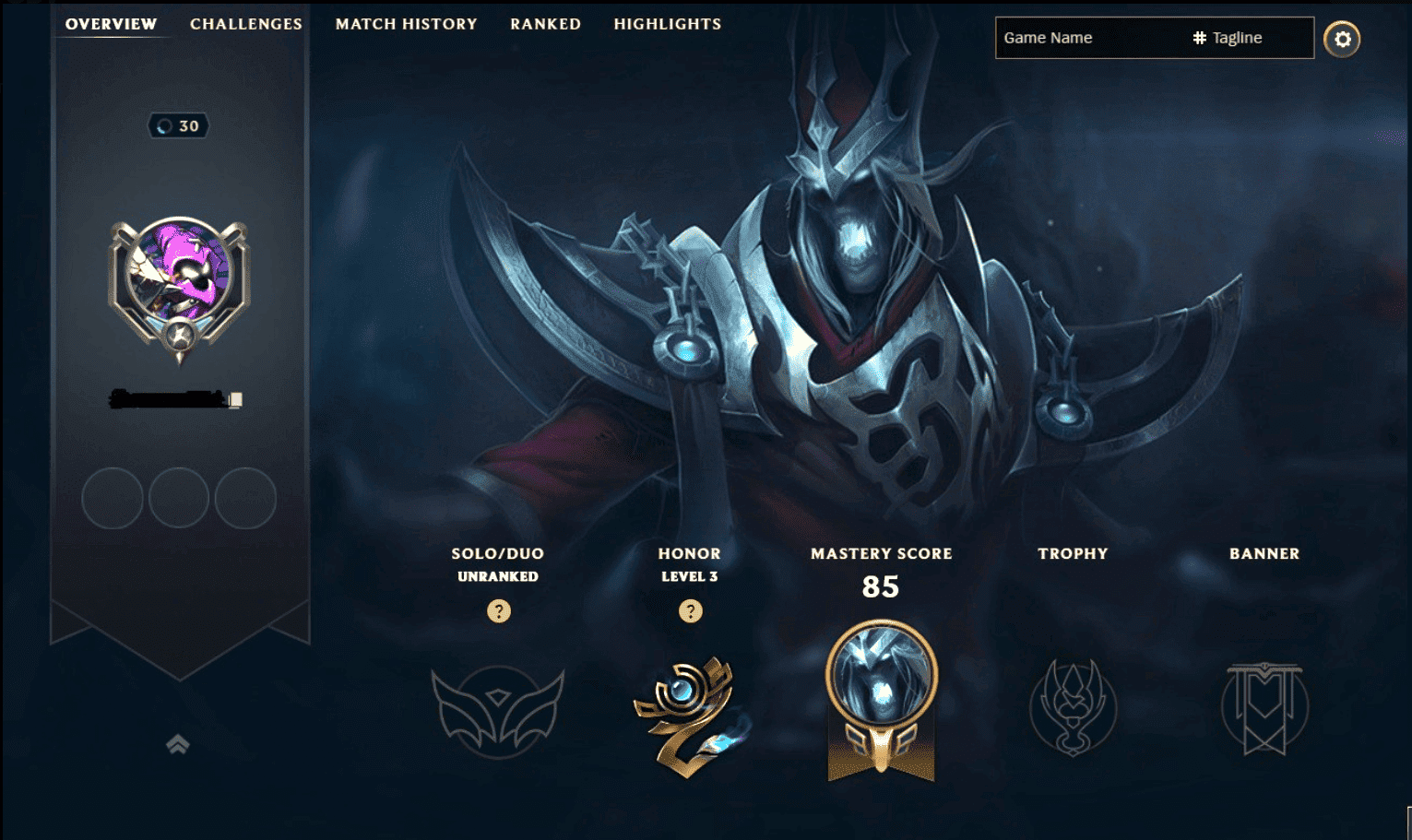Viewport: 1412px width, 840px height.
Task: View the Ranked section
Action: (x=545, y=24)
